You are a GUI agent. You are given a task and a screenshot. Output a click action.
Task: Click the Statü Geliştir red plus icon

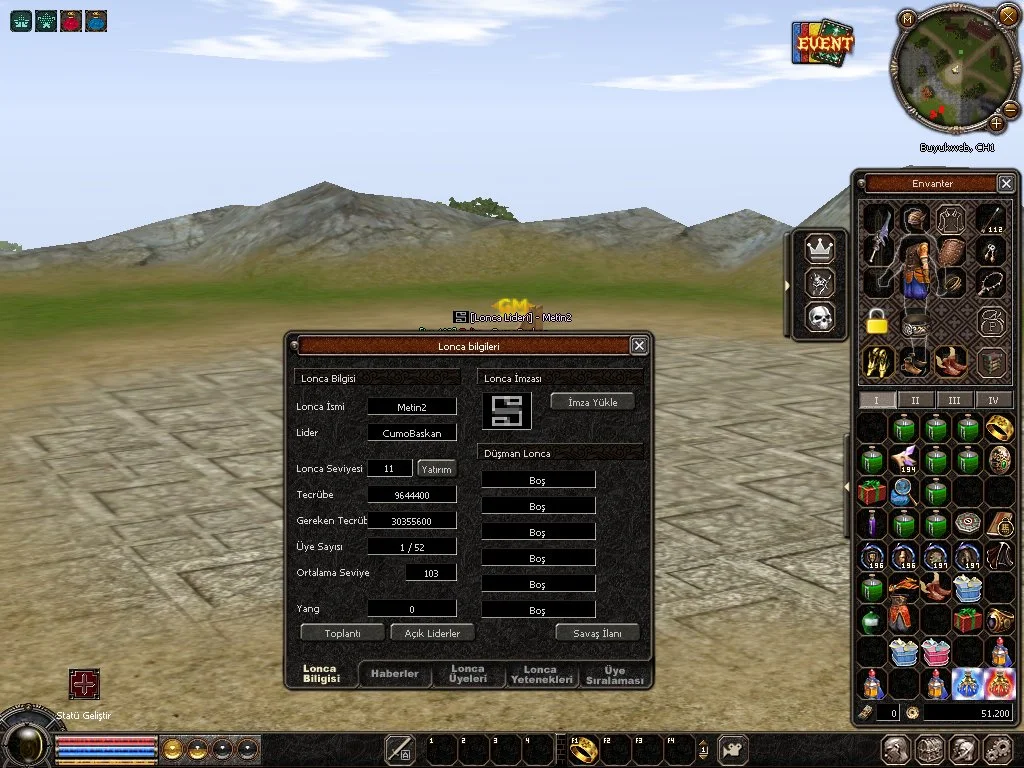coord(84,684)
